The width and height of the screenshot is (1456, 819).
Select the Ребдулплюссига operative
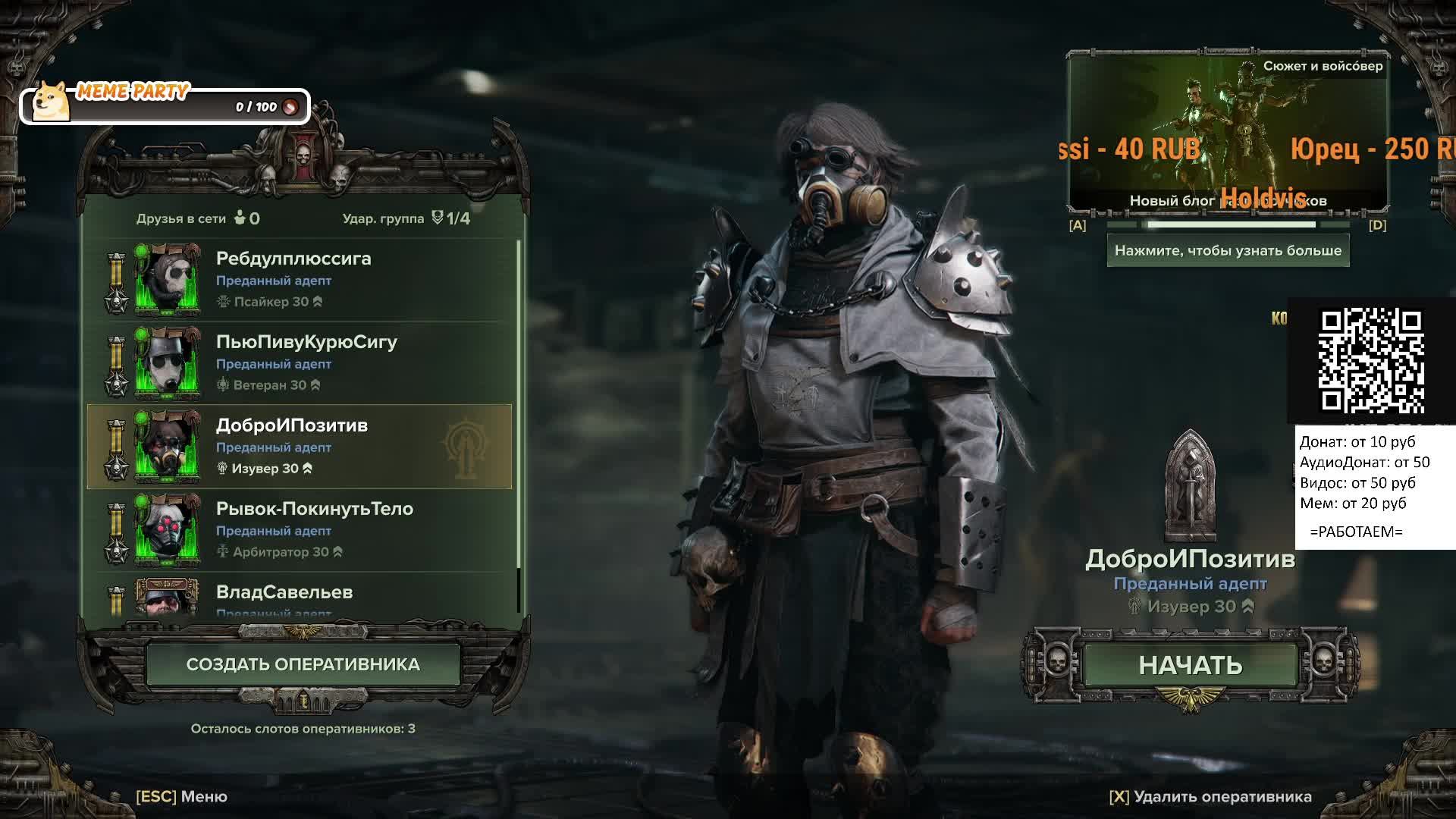click(300, 279)
